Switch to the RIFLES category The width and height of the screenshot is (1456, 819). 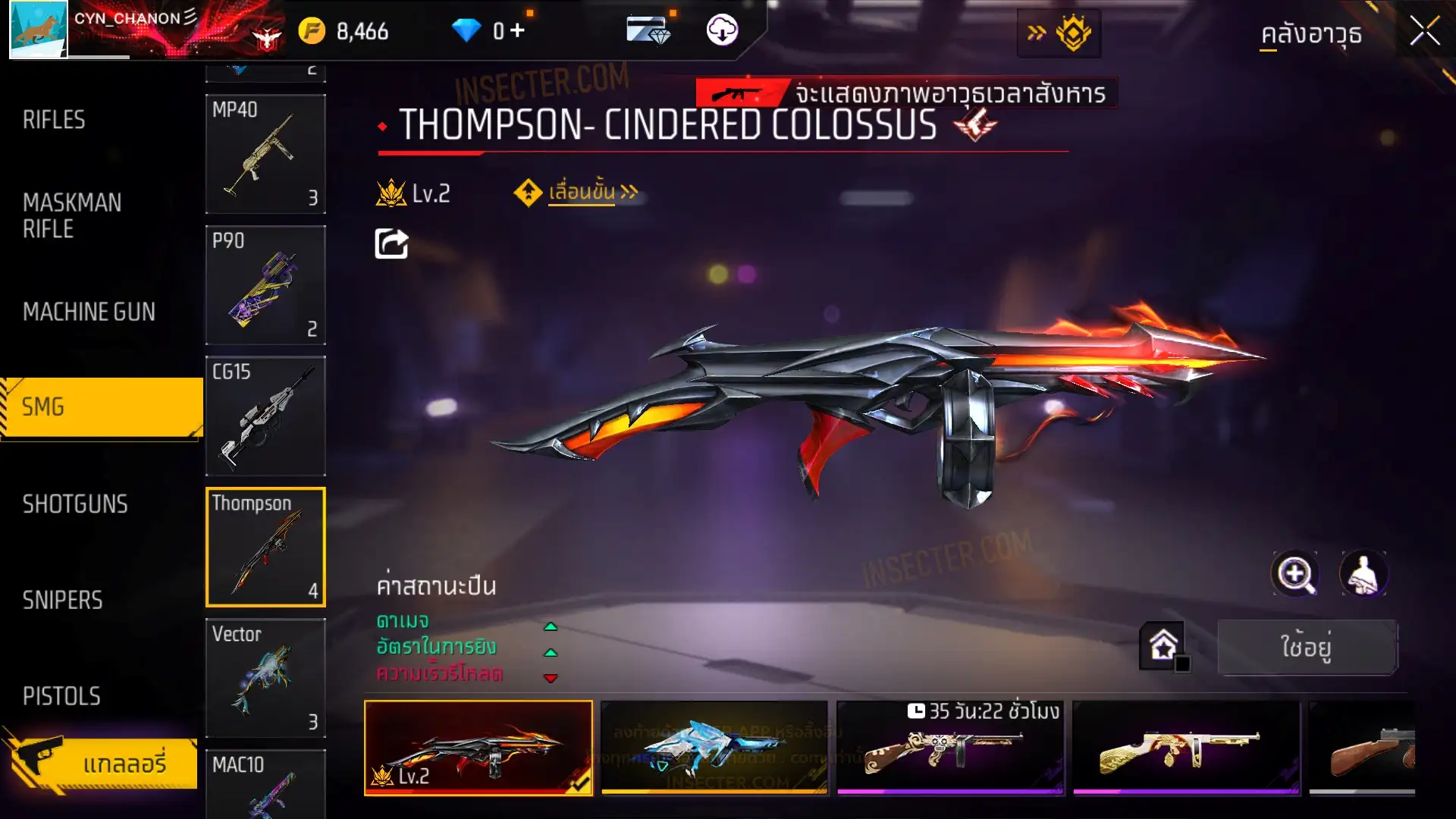(54, 120)
